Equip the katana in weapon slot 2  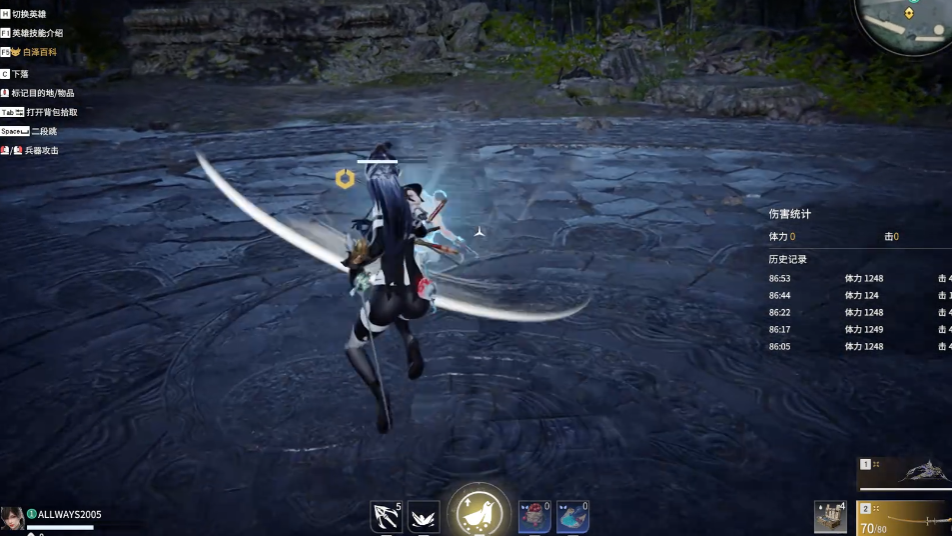click(905, 518)
